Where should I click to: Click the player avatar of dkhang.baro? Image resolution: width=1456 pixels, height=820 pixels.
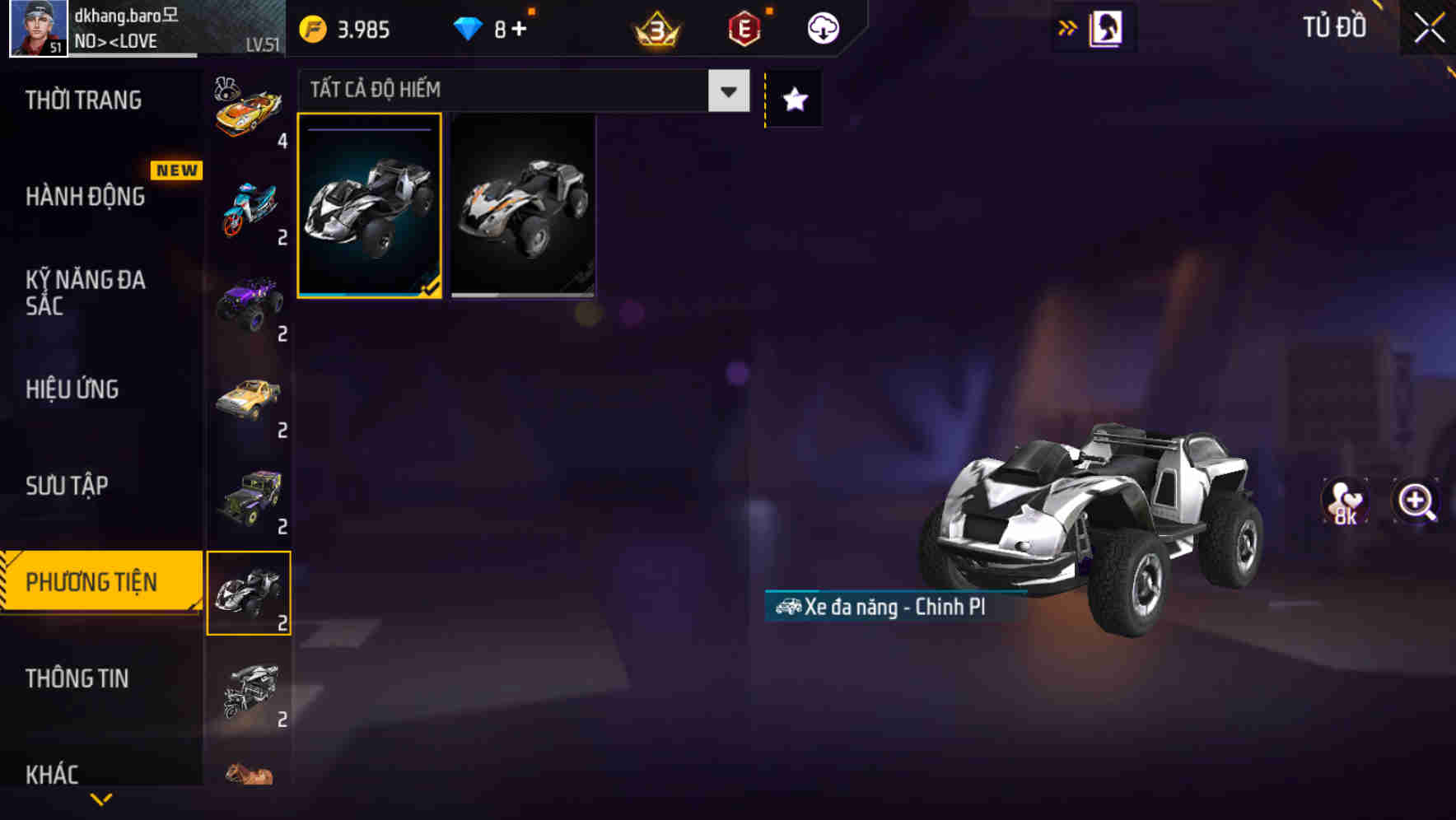(x=35, y=30)
